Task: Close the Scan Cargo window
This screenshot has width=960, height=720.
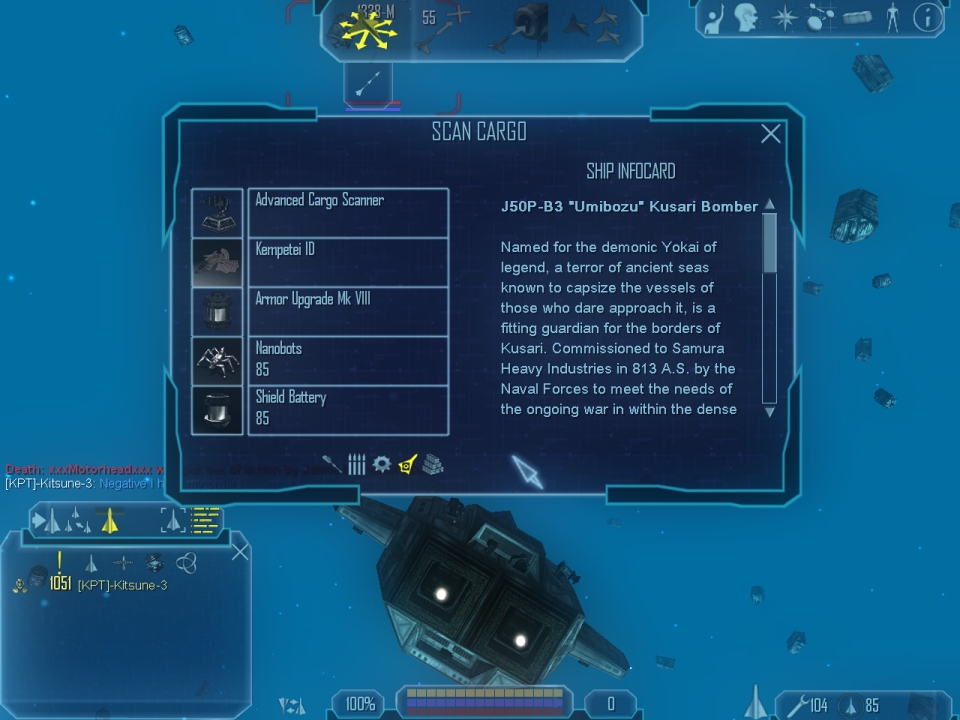Action: [770, 134]
